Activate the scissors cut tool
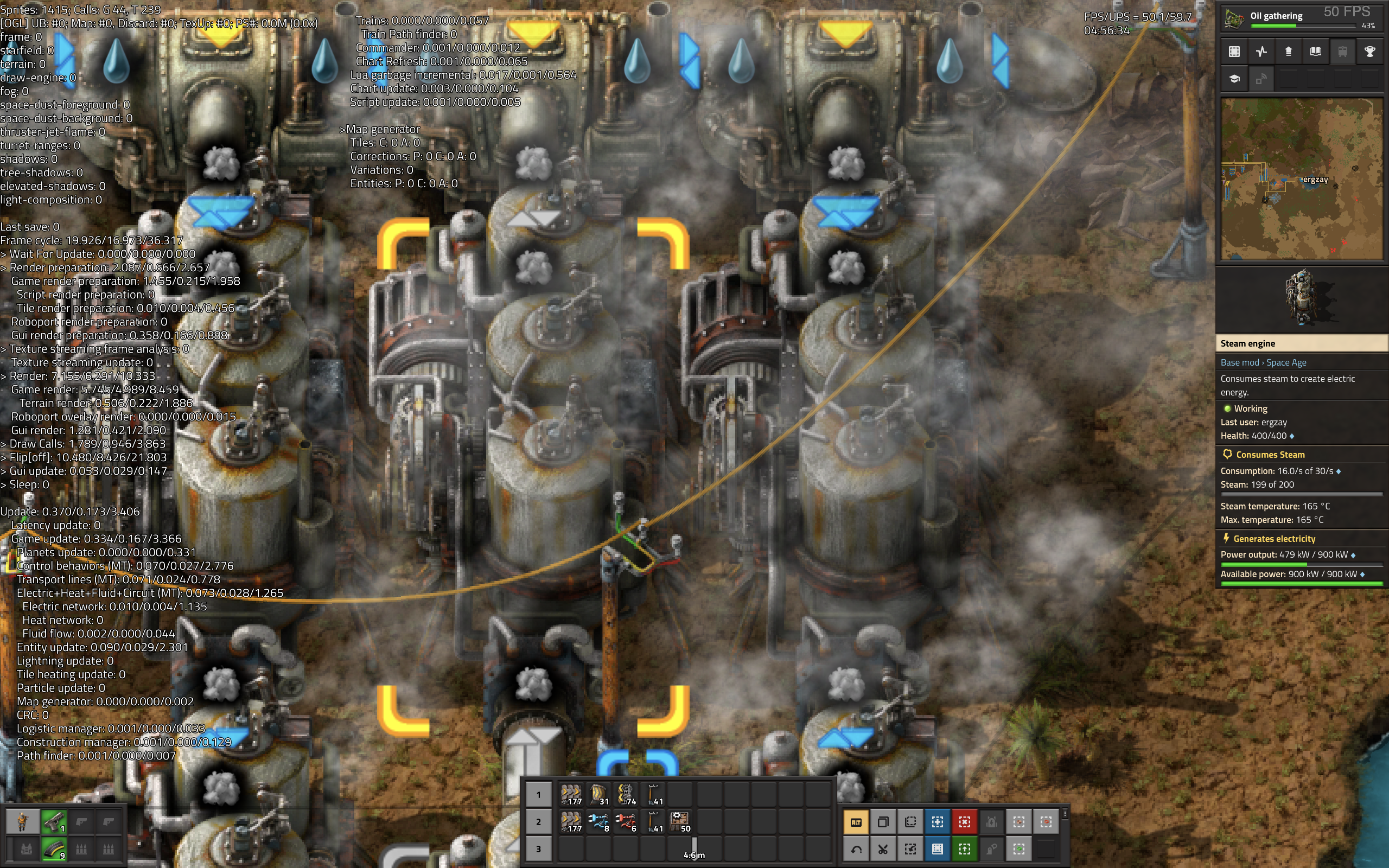Image resolution: width=1389 pixels, height=868 pixels. click(883, 849)
